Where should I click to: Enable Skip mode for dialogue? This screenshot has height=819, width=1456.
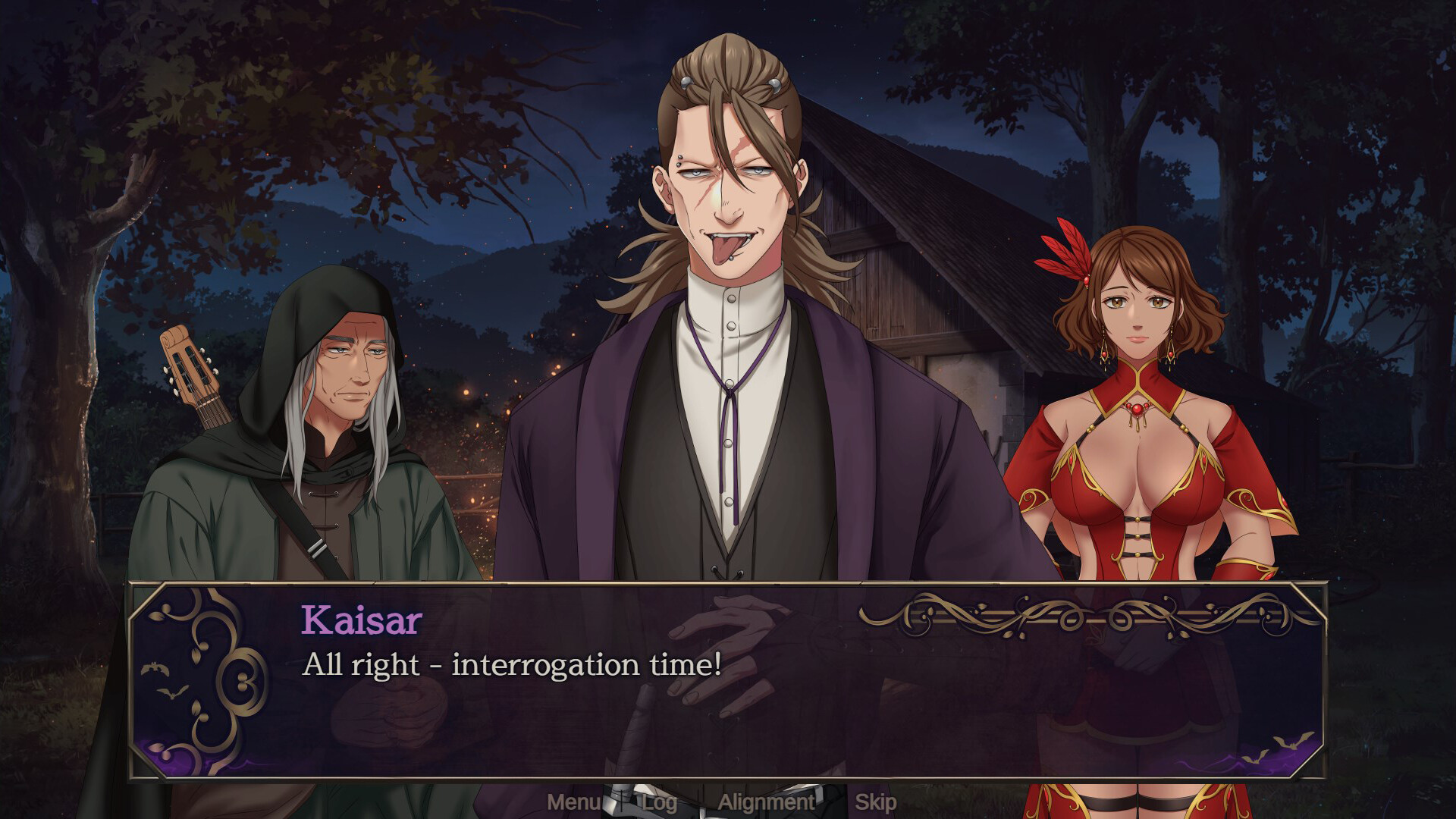click(876, 800)
